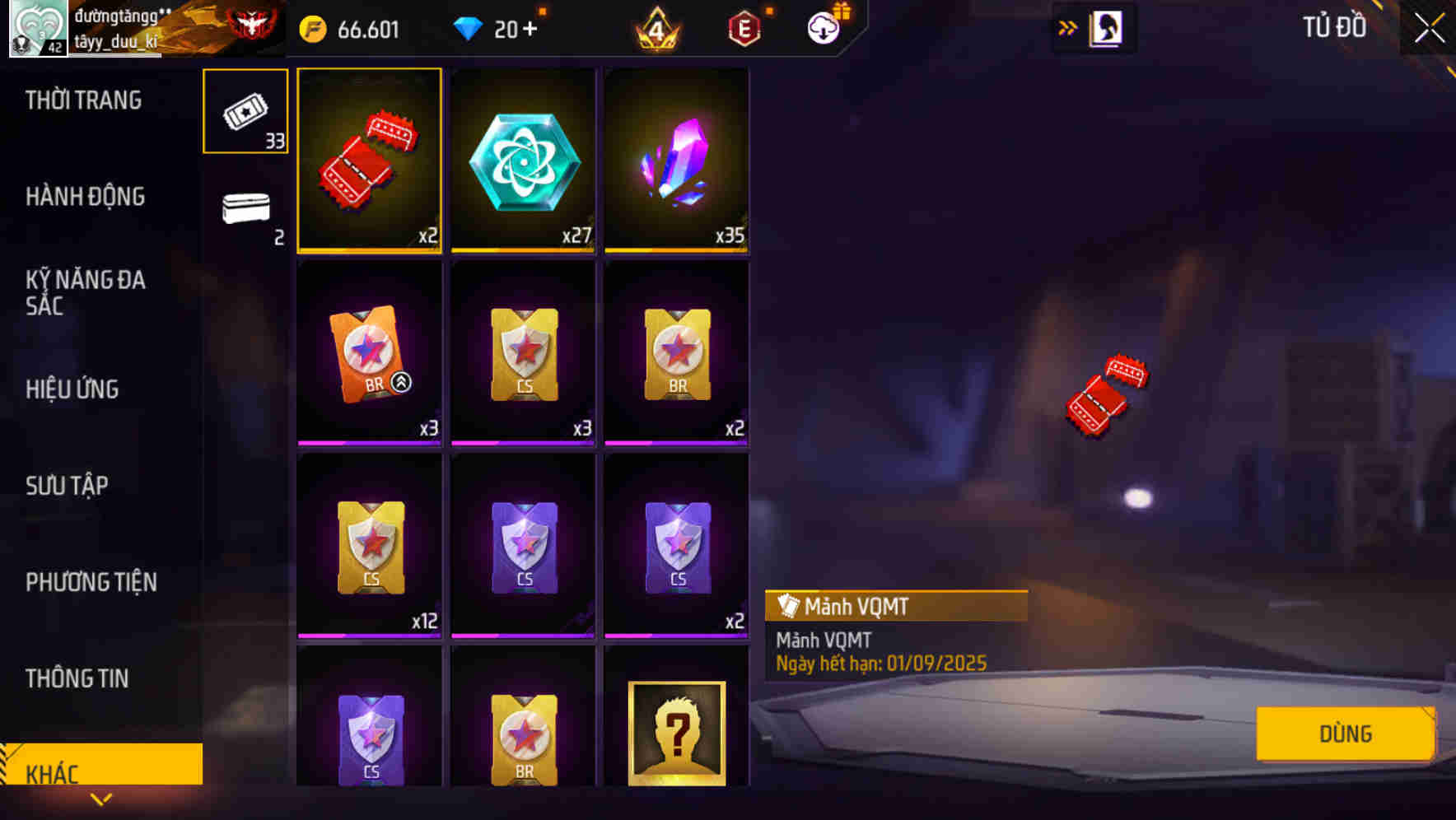Click the double arrow chevron near top right

pyautogui.click(x=1067, y=26)
